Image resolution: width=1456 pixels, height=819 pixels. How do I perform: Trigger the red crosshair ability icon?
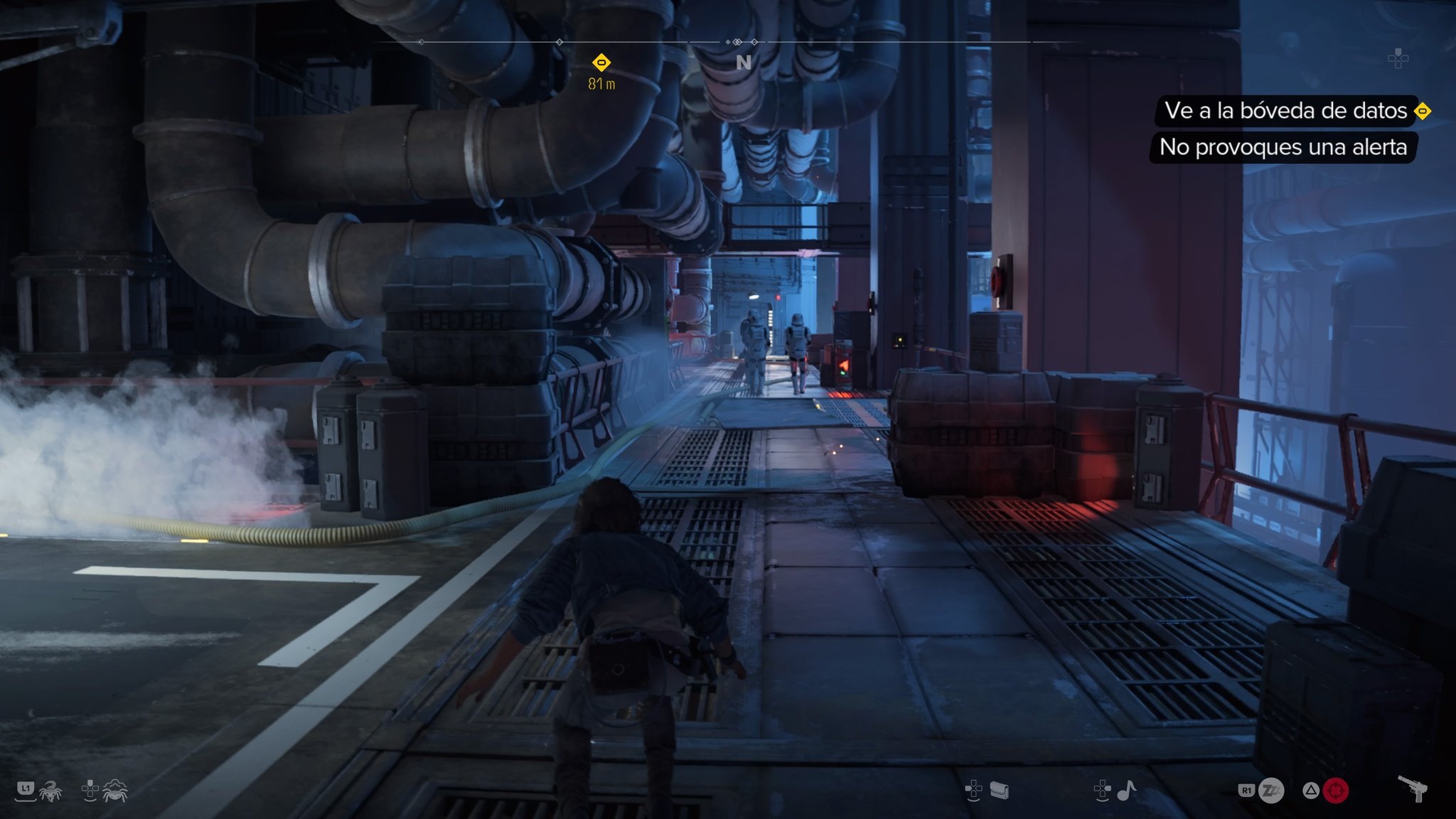point(1335,791)
